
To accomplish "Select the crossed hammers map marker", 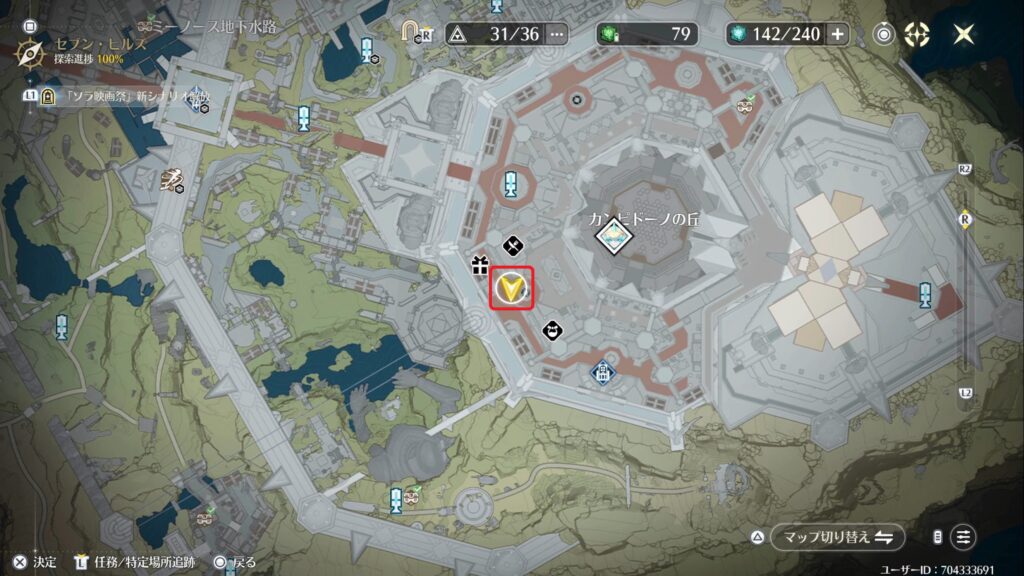I will (x=512, y=243).
